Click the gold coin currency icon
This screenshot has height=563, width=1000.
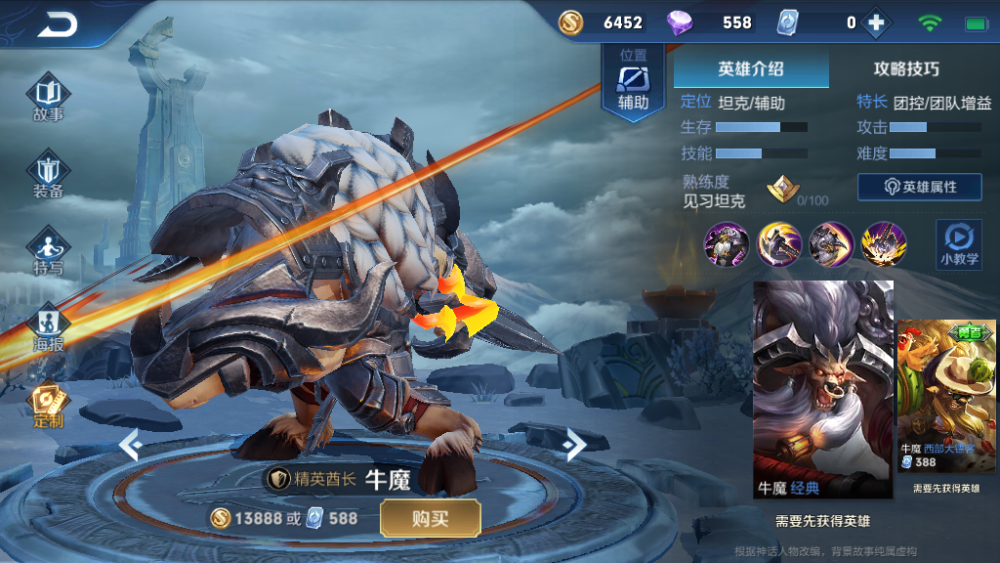coord(571,22)
